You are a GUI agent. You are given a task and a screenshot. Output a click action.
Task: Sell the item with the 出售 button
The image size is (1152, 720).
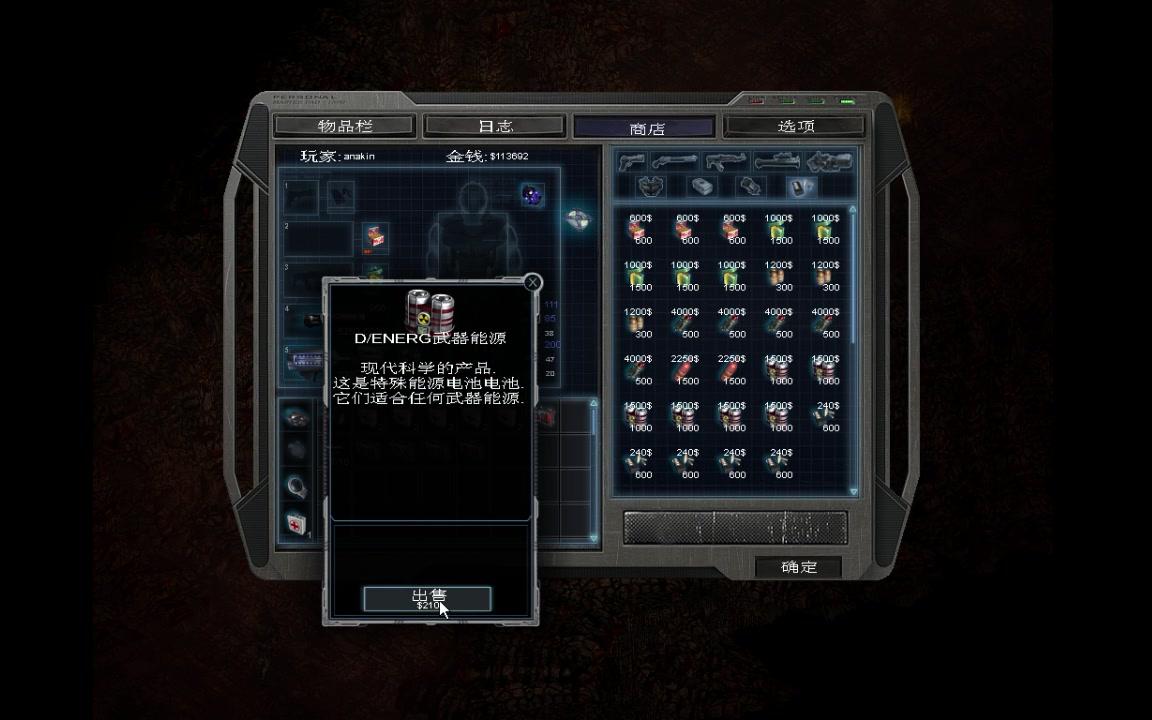[x=427, y=598]
